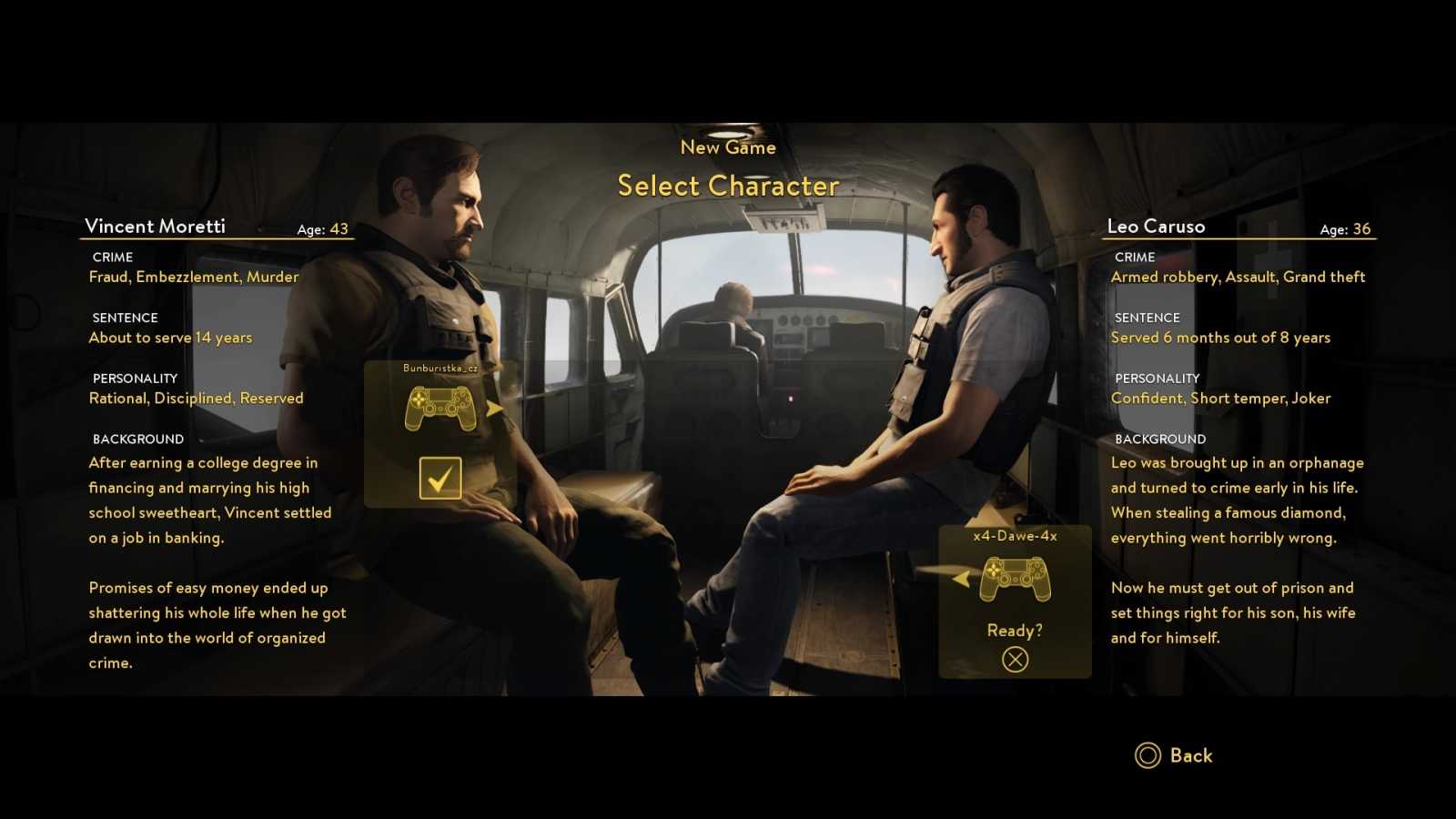1456x819 pixels.
Task: Click the Select Character title
Action: (728, 186)
